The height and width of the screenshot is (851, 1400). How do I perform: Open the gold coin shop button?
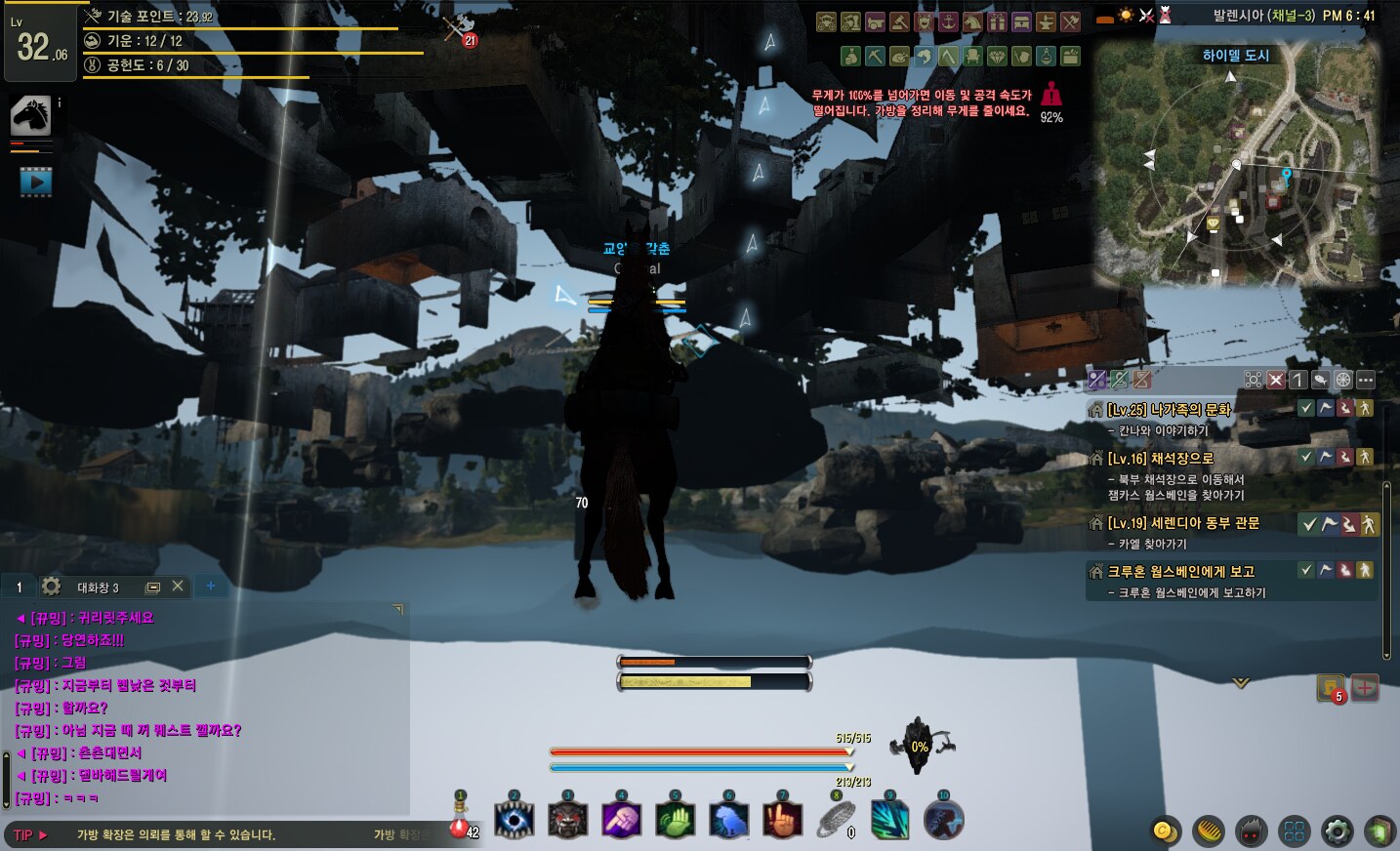point(1165,831)
